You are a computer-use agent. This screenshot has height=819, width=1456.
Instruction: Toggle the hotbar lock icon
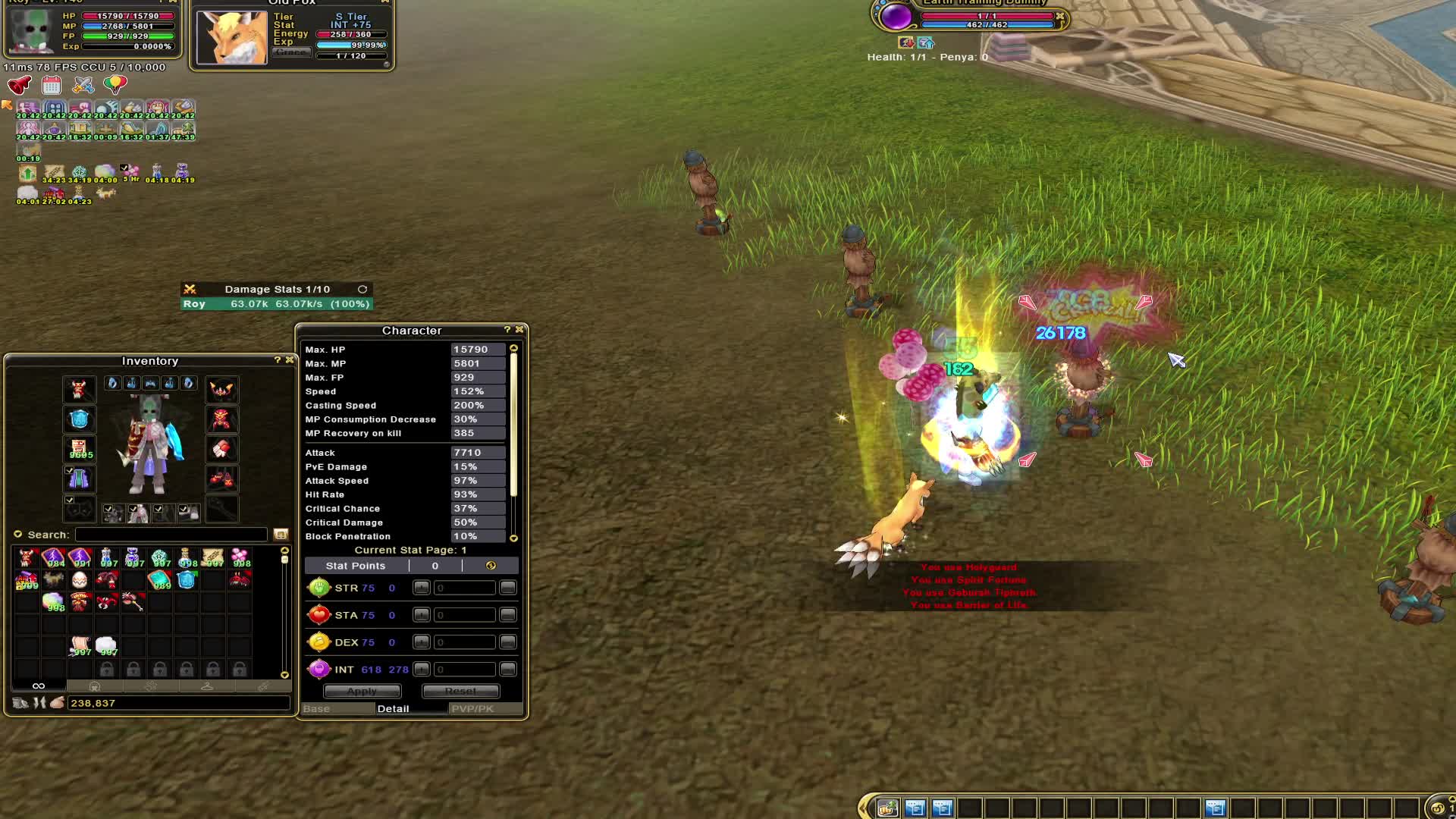1436,808
